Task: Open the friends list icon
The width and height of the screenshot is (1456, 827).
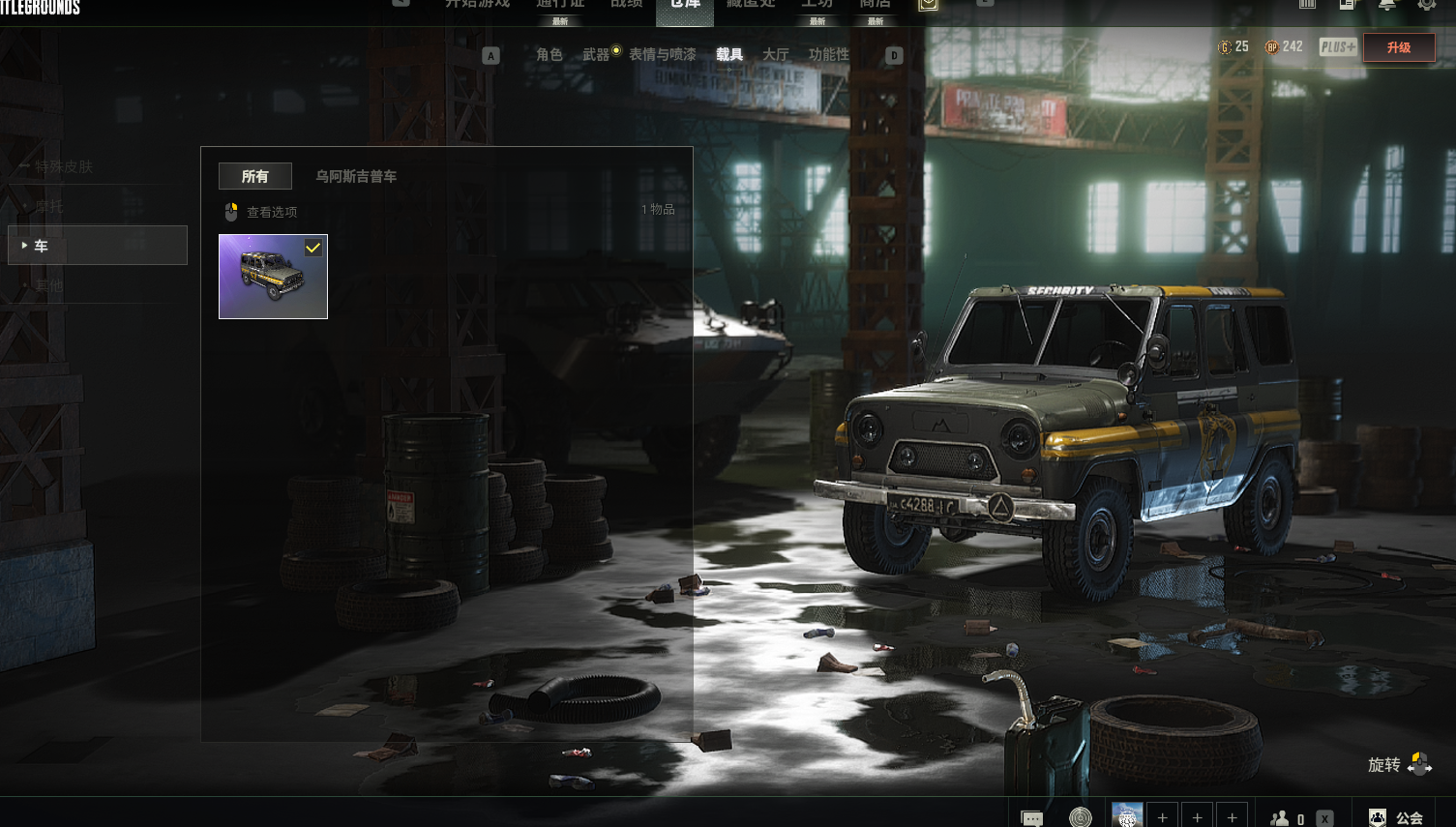Action: (1280, 818)
